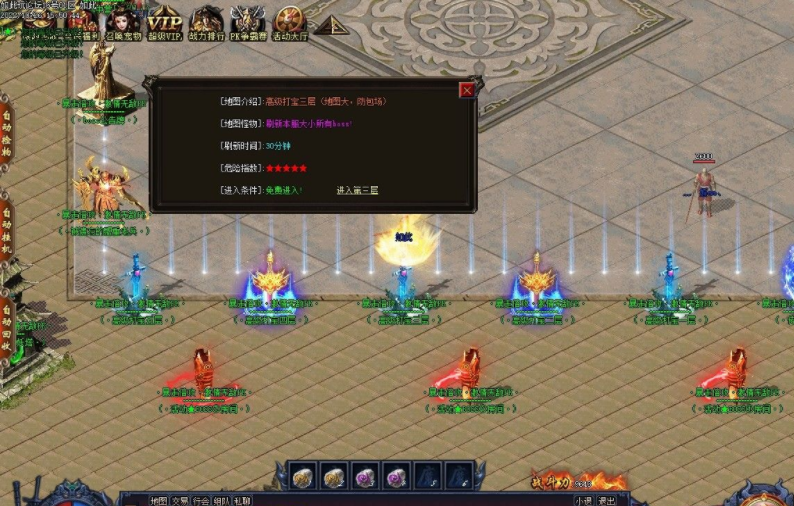Use the first scroll in the hotbar
The height and width of the screenshot is (506, 794).
pyautogui.click(x=303, y=476)
